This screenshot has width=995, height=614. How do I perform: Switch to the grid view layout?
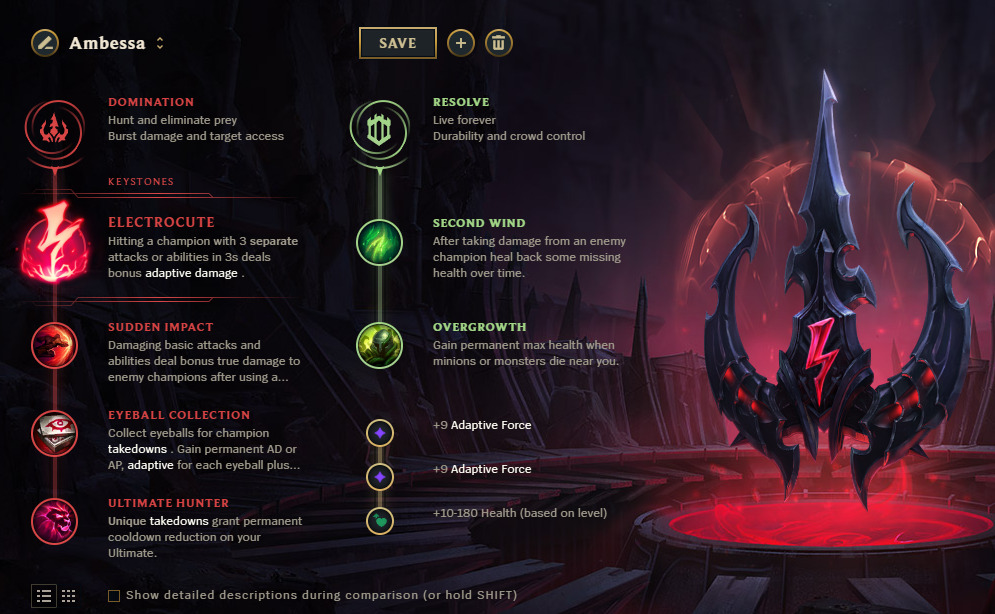point(69,596)
